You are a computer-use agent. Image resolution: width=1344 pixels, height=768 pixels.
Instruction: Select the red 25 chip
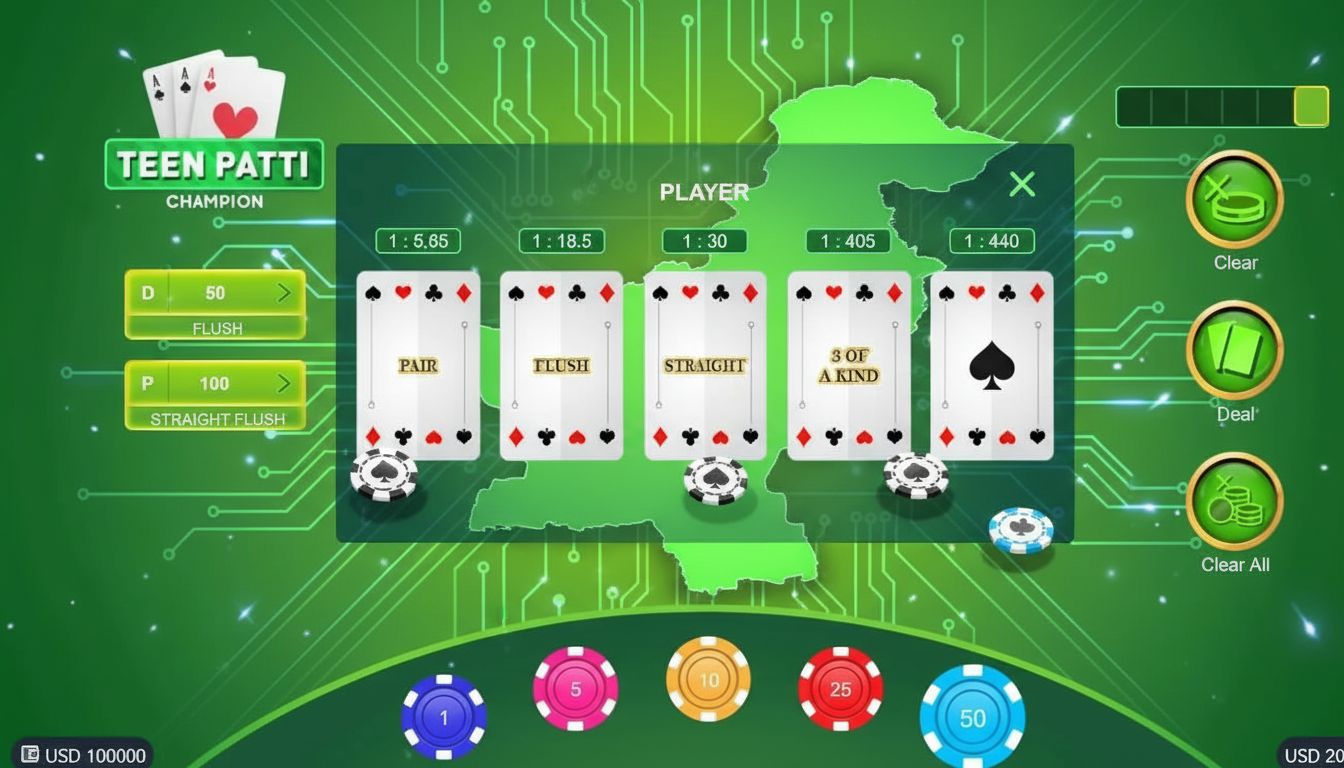coord(840,688)
